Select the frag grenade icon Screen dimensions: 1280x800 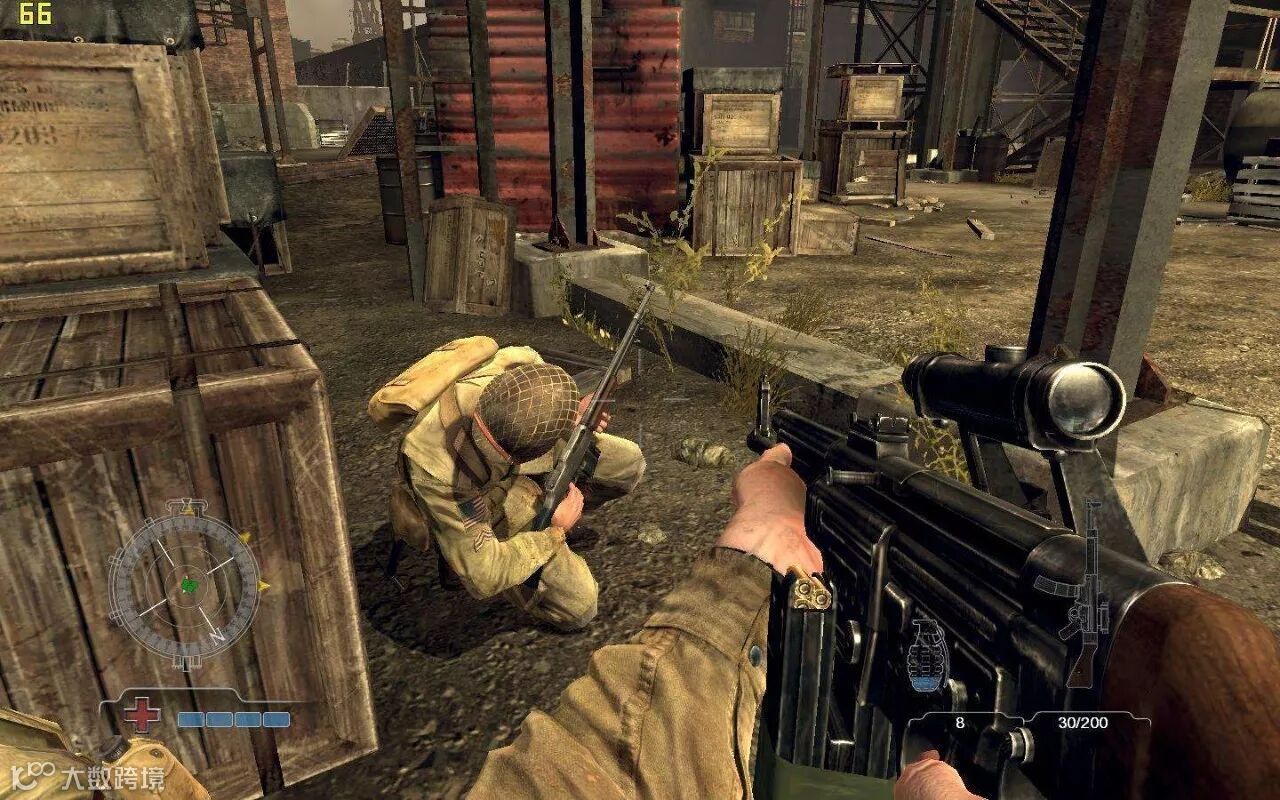[927, 656]
